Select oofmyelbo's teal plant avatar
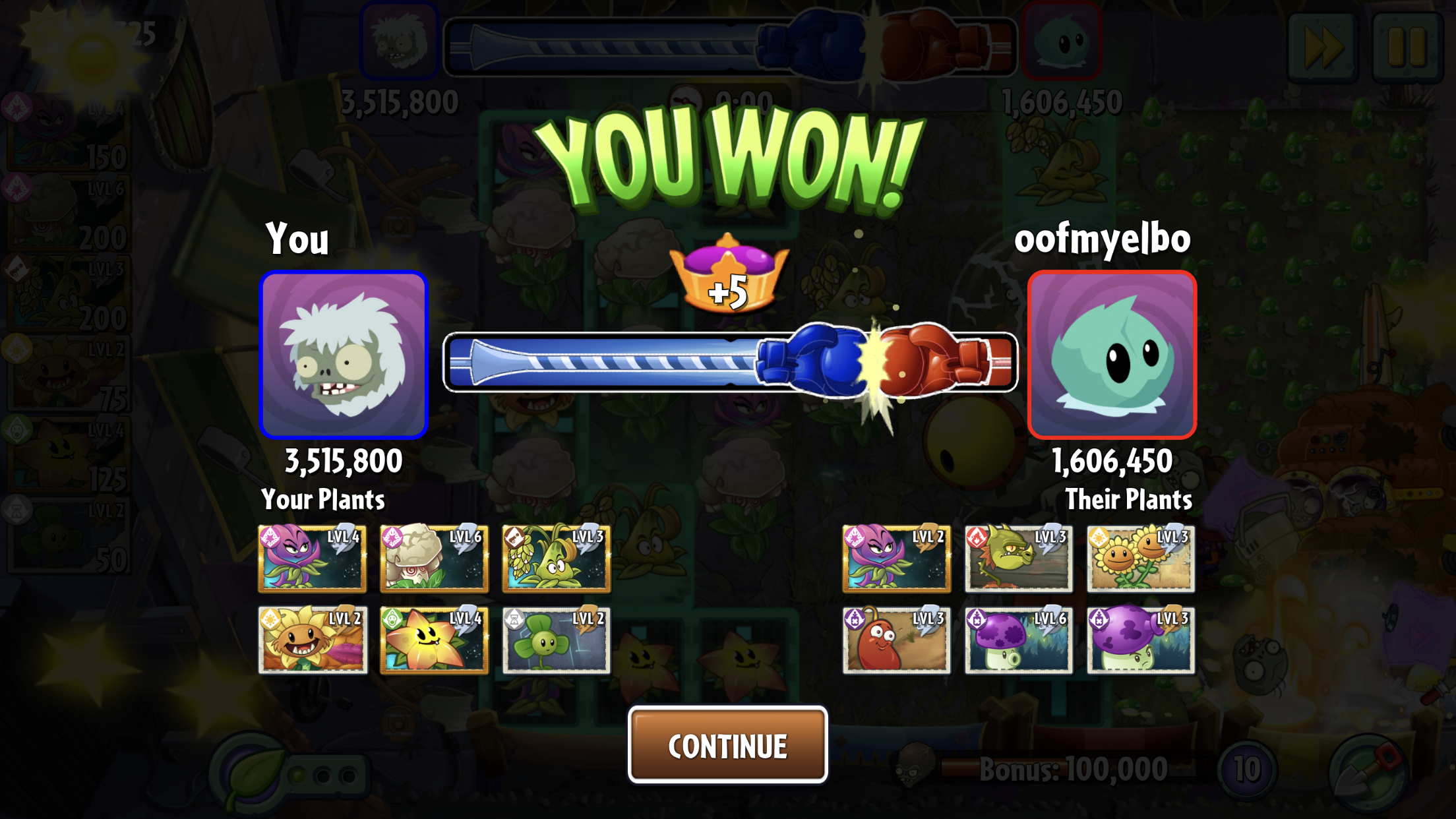 [1112, 355]
